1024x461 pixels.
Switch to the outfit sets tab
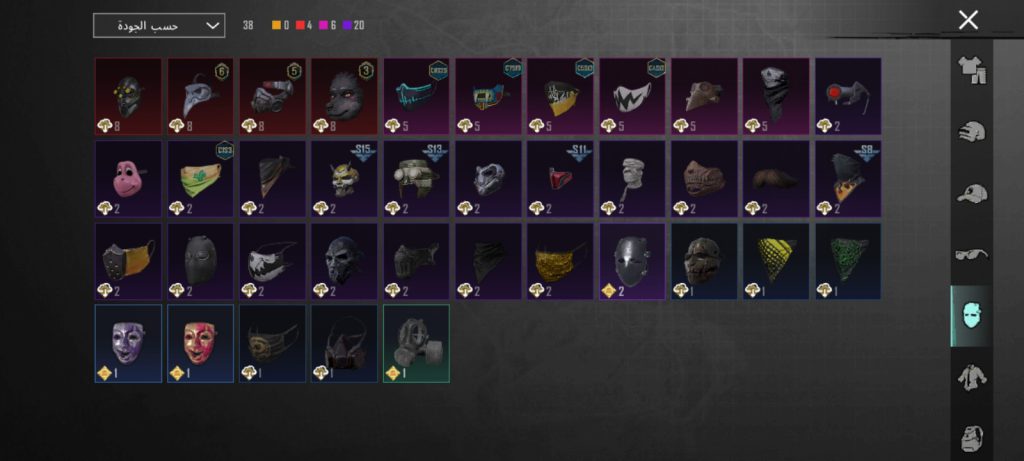coord(971,69)
